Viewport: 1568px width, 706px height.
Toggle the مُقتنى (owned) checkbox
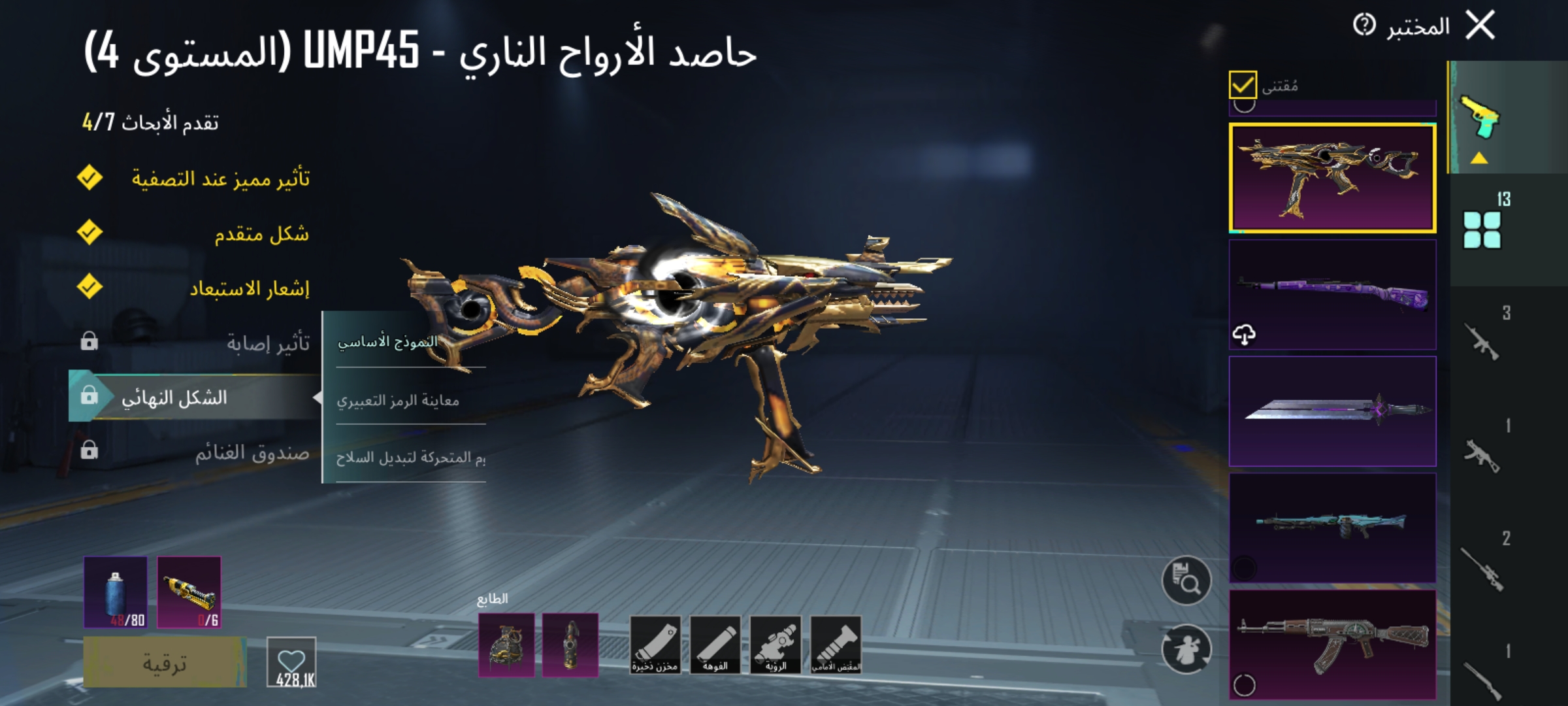pyautogui.click(x=1243, y=84)
